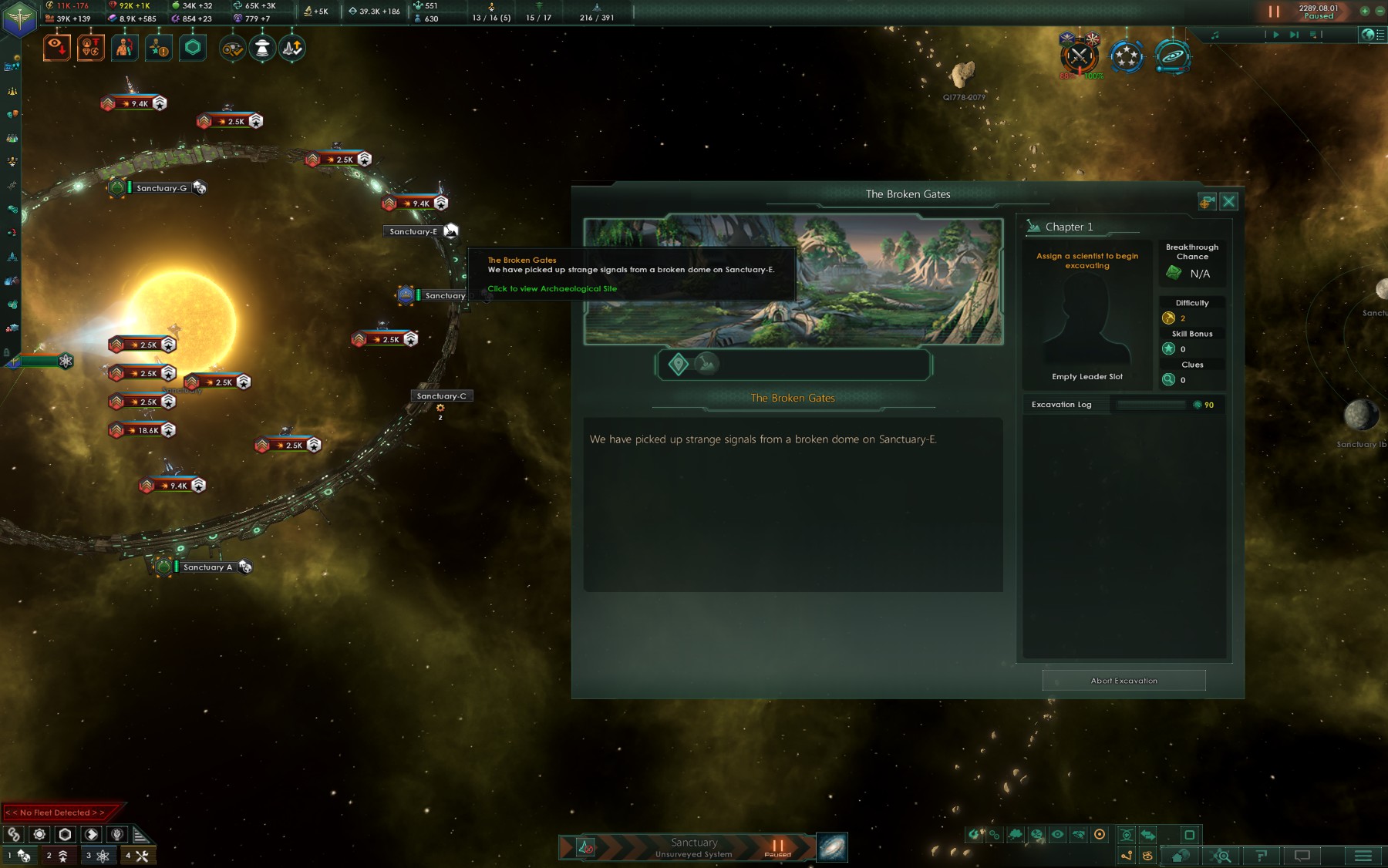
Task: Click the Abort Excavation button
Action: (x=1124, y=681)
